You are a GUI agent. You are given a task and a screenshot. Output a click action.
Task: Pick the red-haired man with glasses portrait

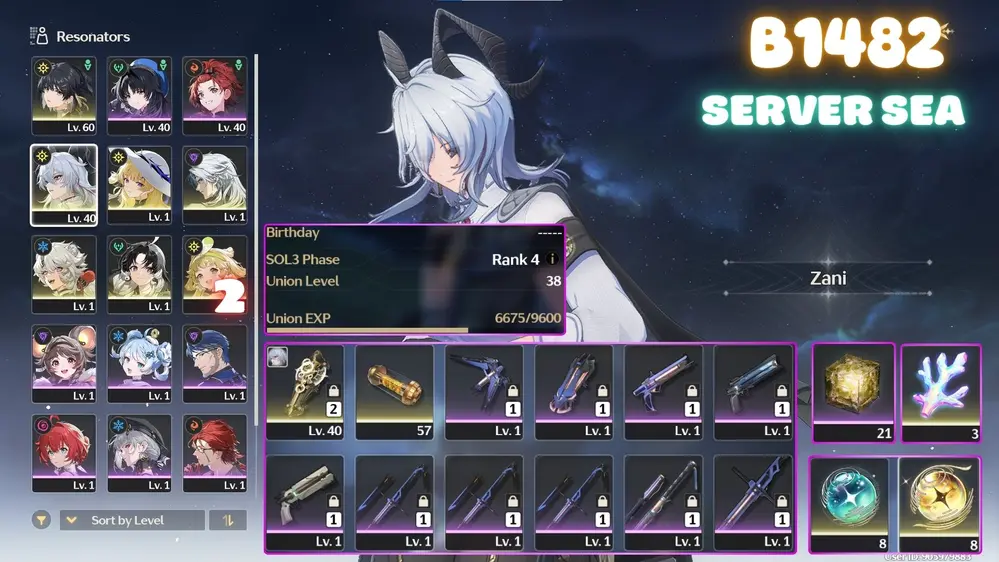click(x=215, y=451)
